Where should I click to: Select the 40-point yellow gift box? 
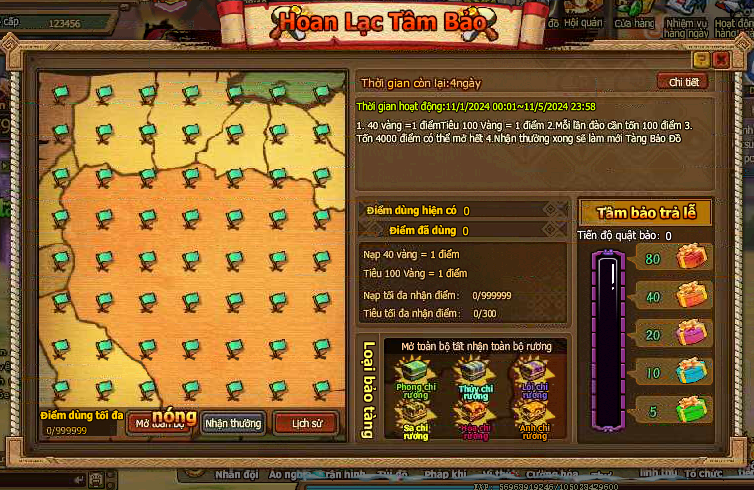[x=690, y=296]
